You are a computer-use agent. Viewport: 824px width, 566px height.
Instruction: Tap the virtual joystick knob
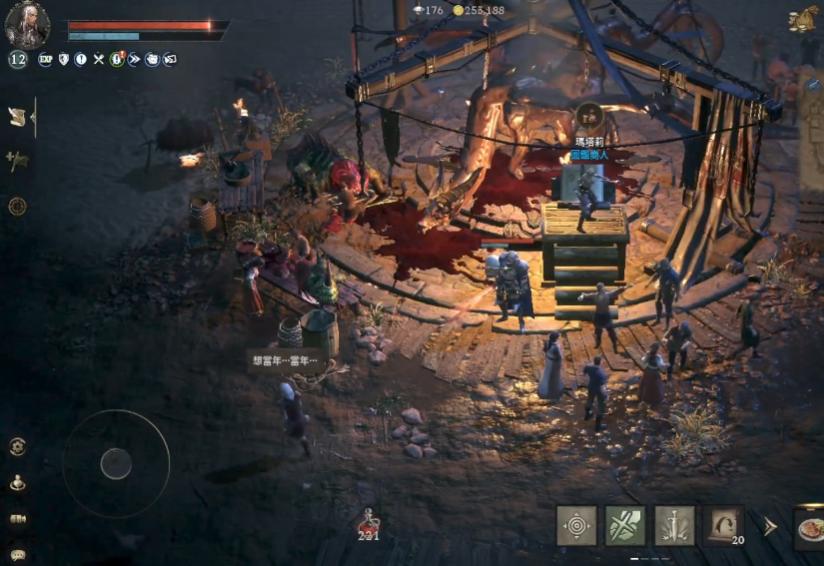116,463
